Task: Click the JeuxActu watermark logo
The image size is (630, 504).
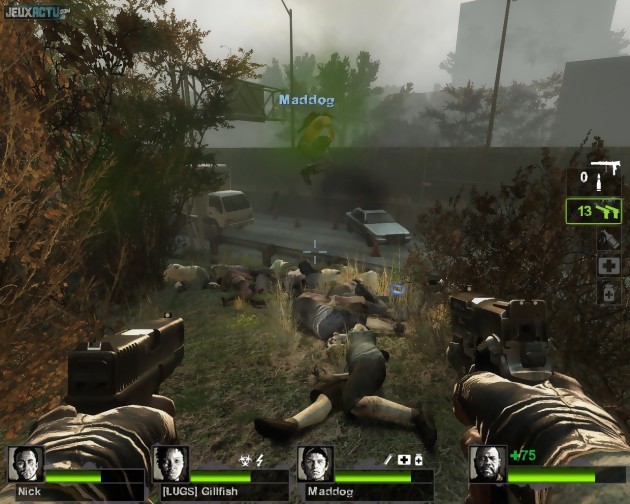Action: click(x=36, y=11)
